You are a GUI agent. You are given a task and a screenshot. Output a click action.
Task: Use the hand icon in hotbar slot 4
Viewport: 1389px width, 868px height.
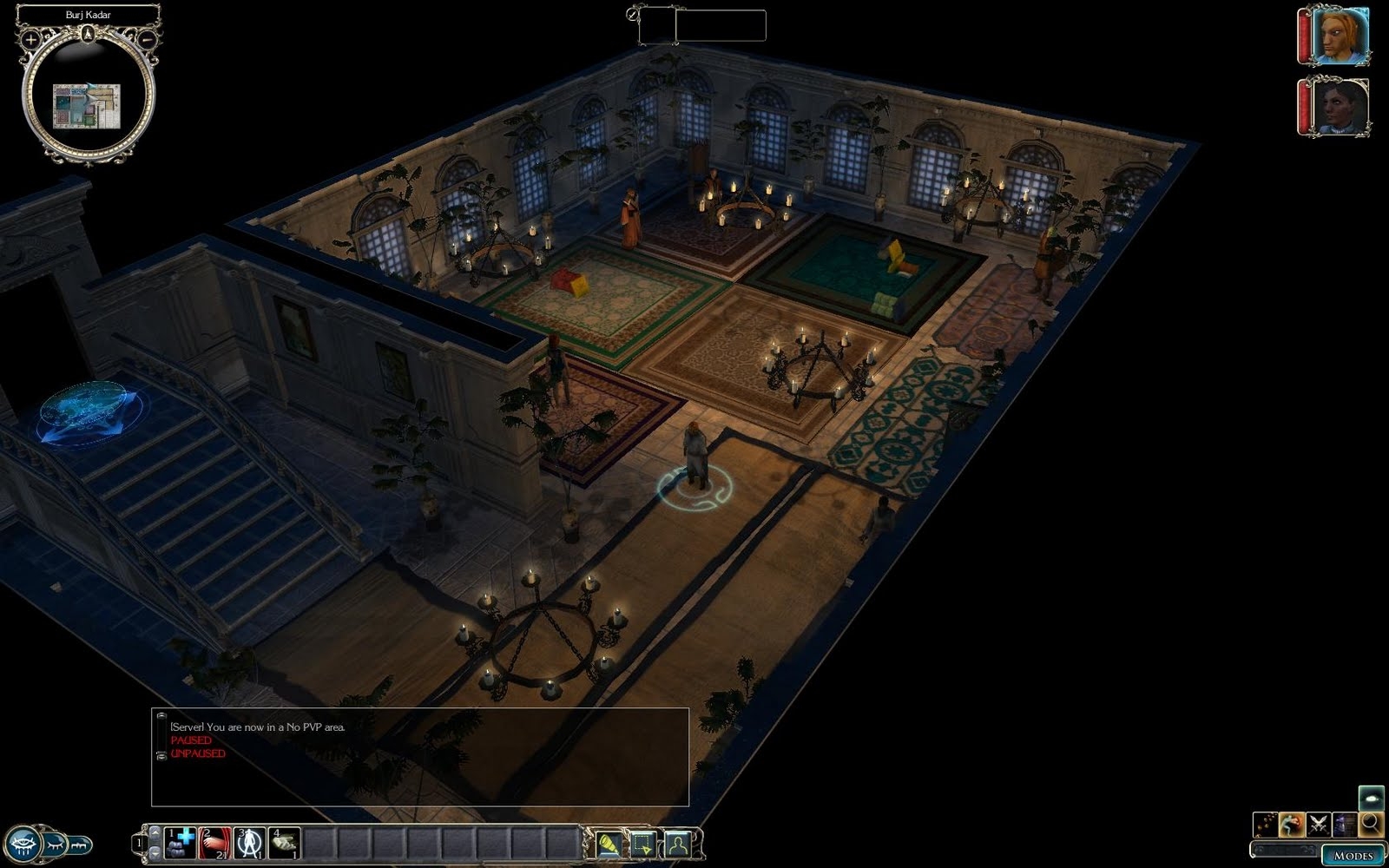coord(284,842)
